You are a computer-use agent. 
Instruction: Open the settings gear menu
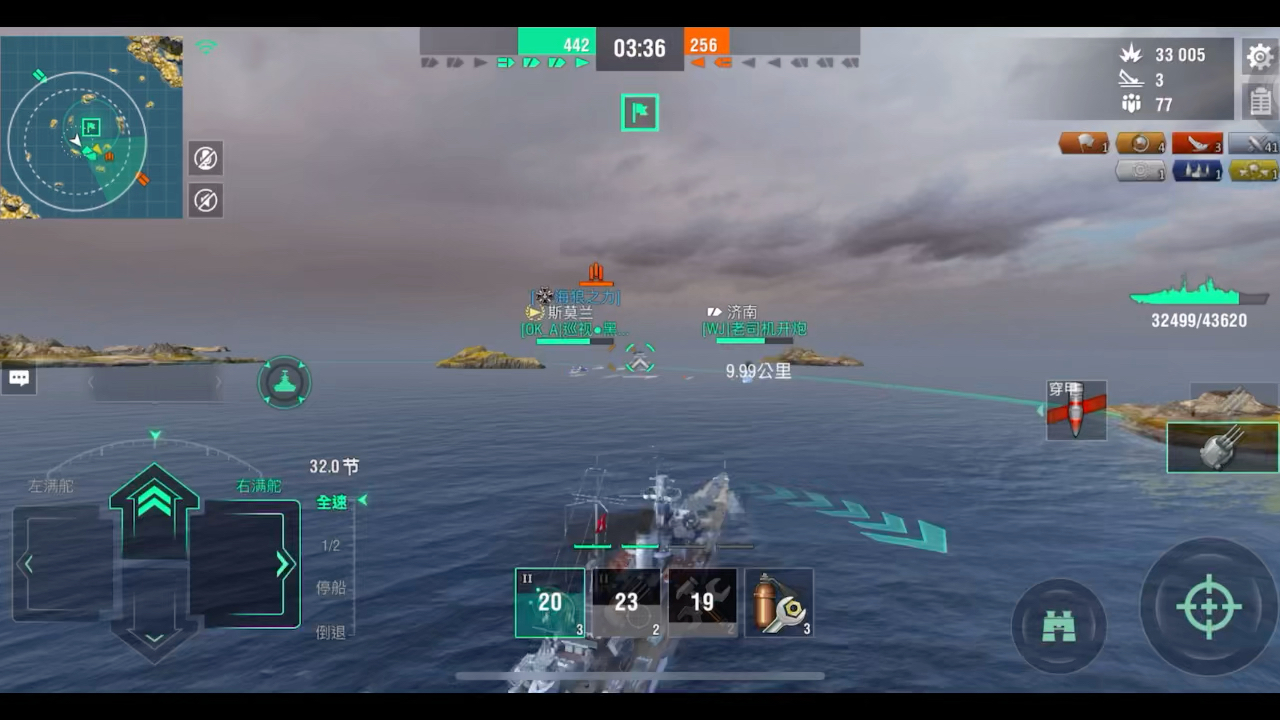click(x=1259, y=57)
